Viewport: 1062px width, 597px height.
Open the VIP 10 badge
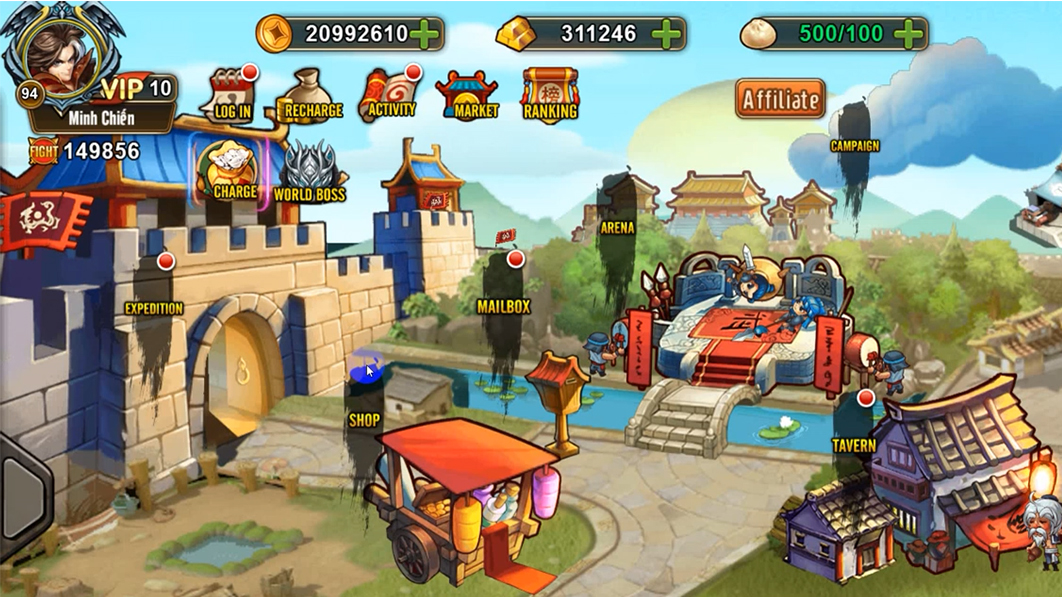pyautogui.click(x=139, y=88)
